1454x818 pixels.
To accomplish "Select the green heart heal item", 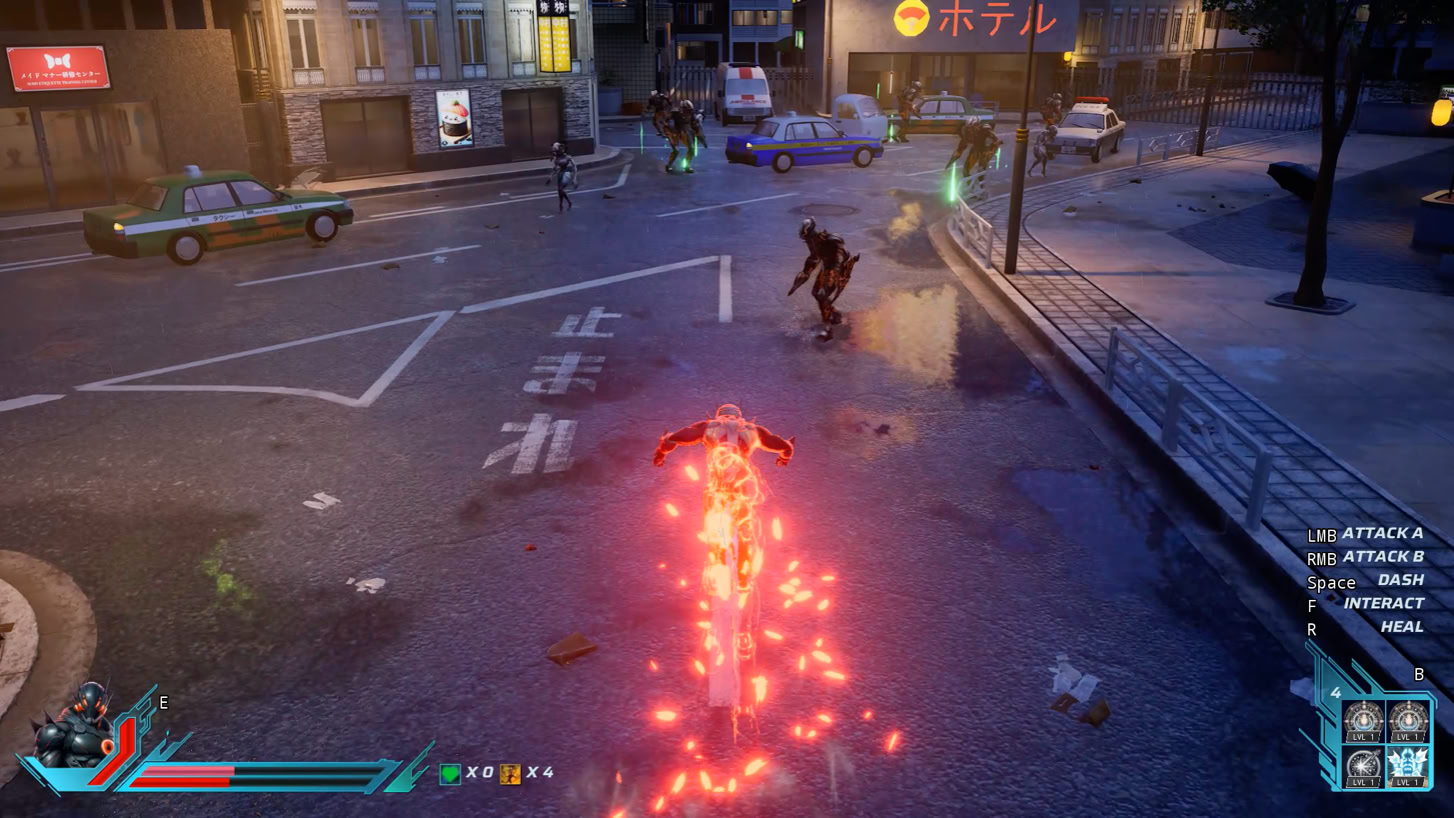I will point(450,773).
